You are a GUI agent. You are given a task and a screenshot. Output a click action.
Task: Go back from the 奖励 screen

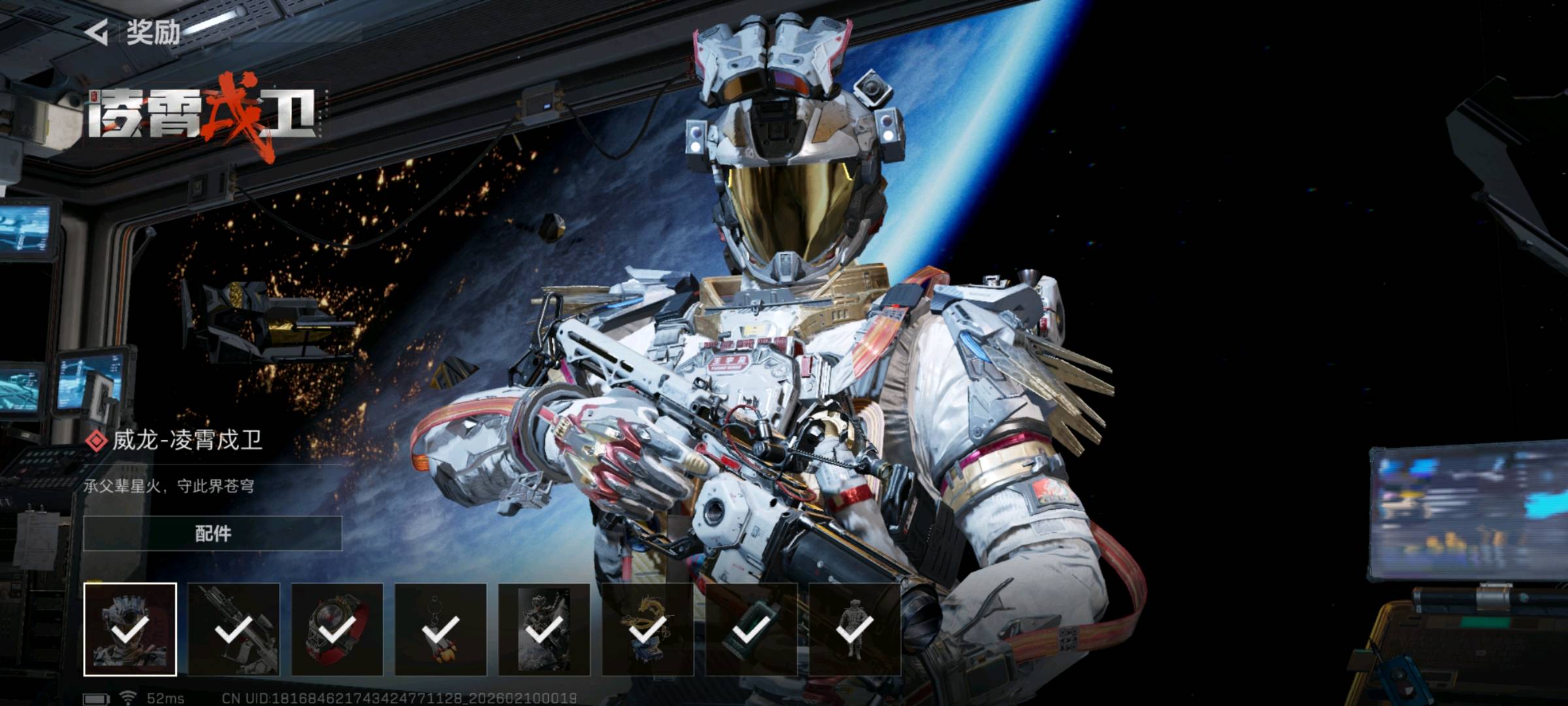97,32
